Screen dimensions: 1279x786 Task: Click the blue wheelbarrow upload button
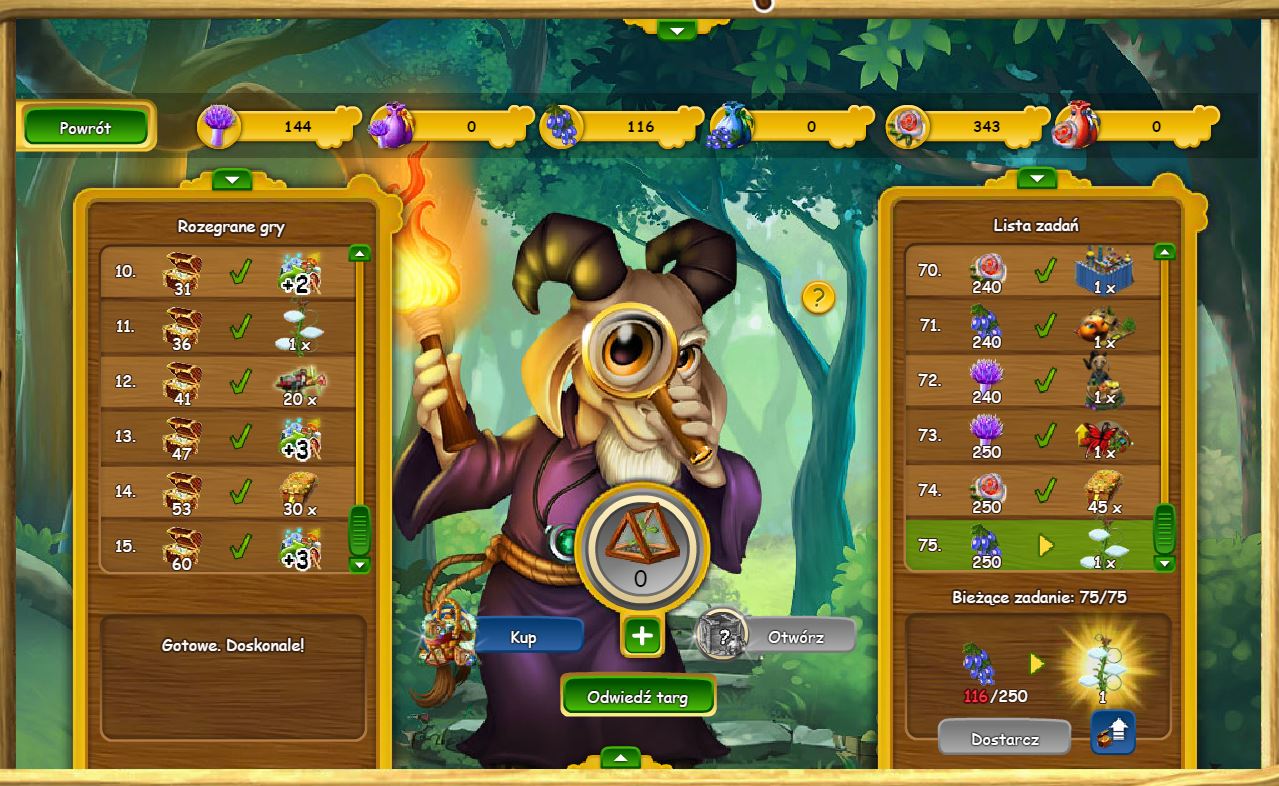pos(1112,733)
